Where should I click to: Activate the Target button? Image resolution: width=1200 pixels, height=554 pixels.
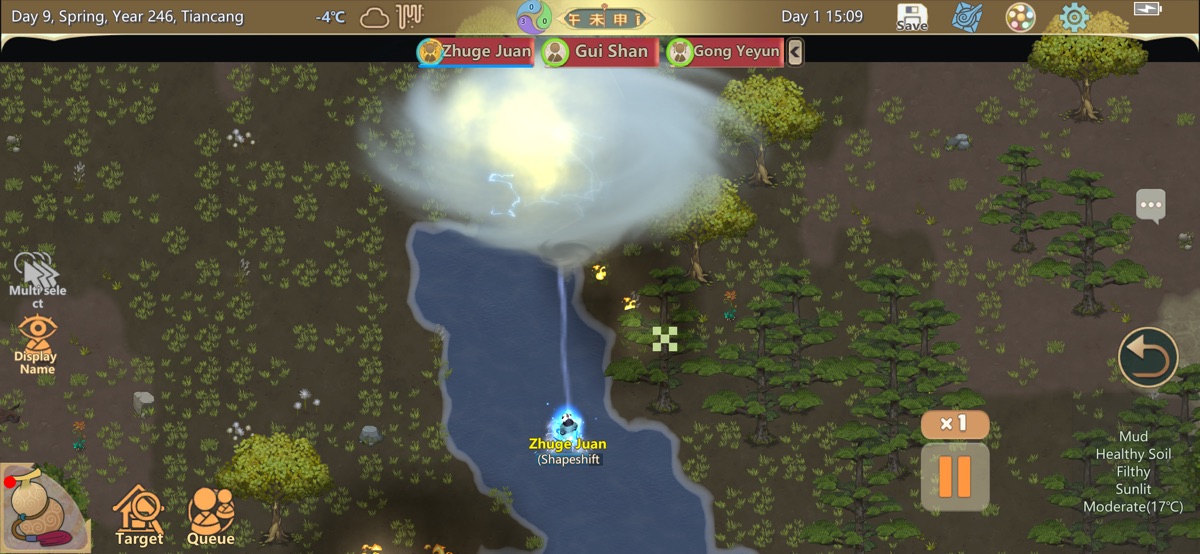[138, 516]
